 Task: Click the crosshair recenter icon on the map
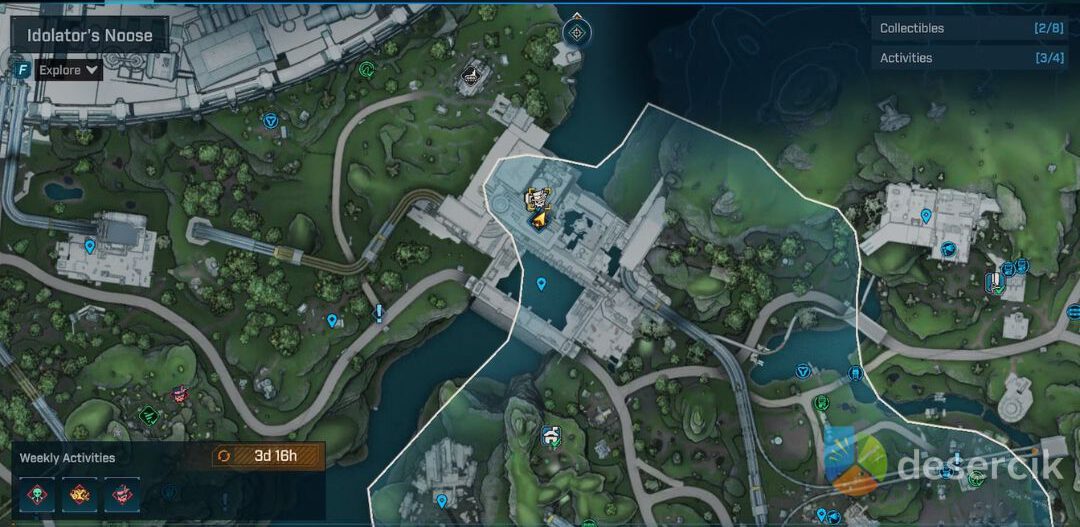click(576, 31)
